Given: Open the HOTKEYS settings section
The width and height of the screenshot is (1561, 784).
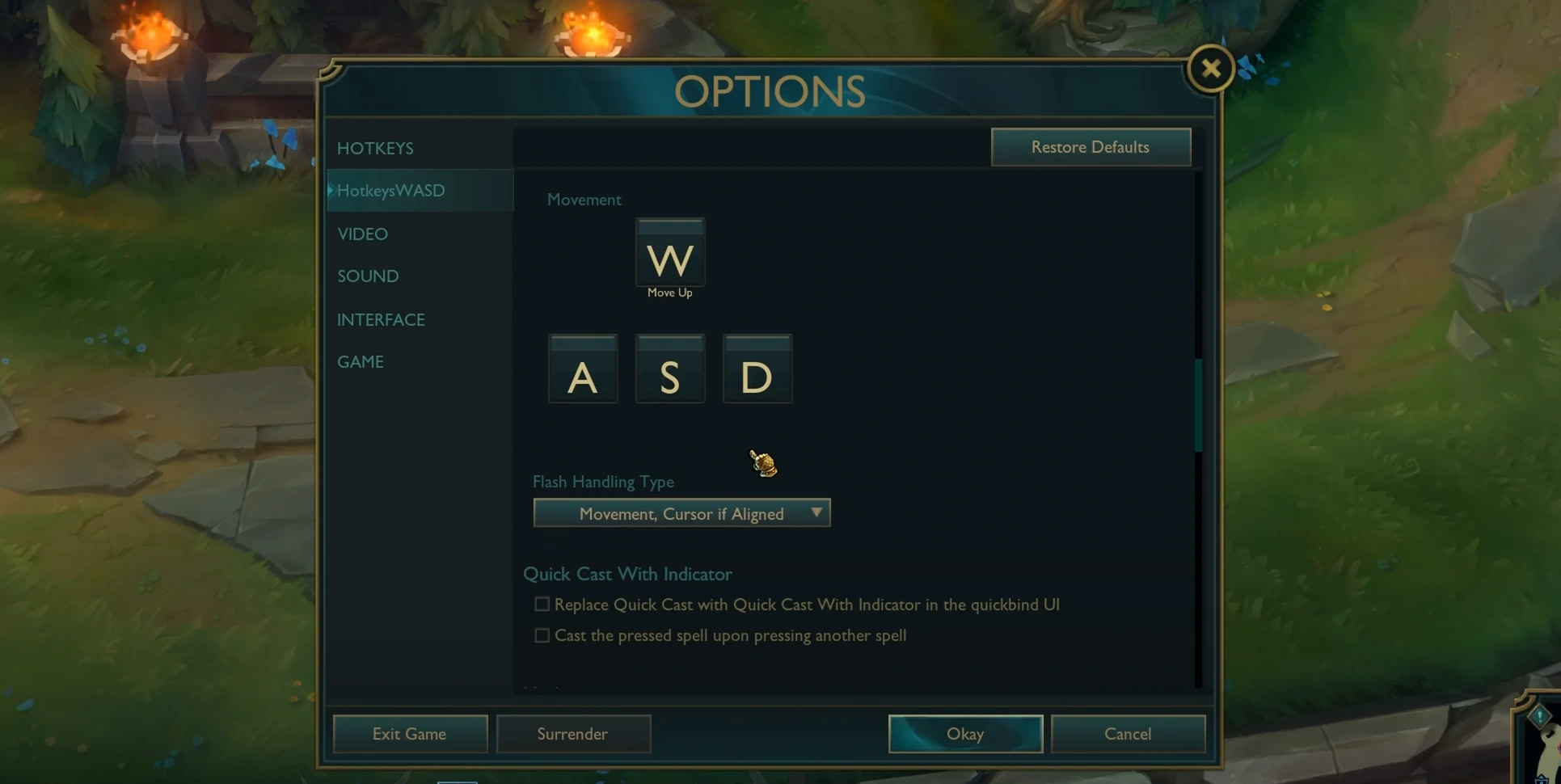Looking at the screenshot, I should [x=375, y=149].
